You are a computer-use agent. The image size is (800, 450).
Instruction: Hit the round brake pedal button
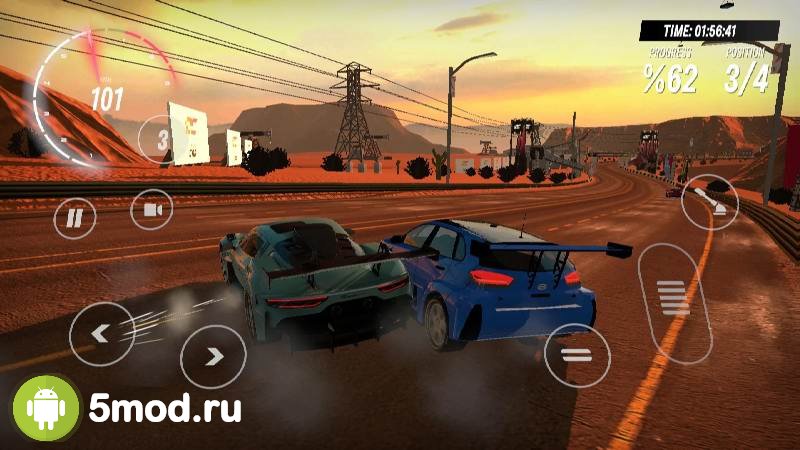[x=577, y=355]
